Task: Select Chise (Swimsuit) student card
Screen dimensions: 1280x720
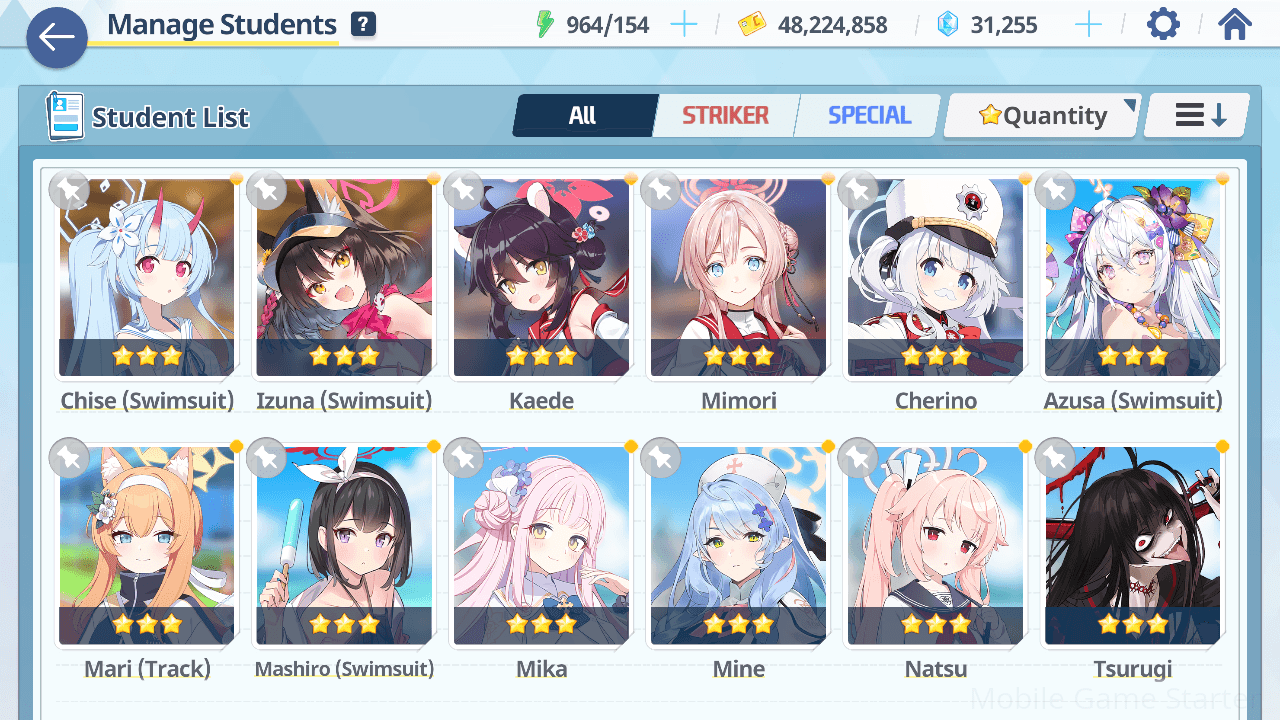Action: pos(147,278)
